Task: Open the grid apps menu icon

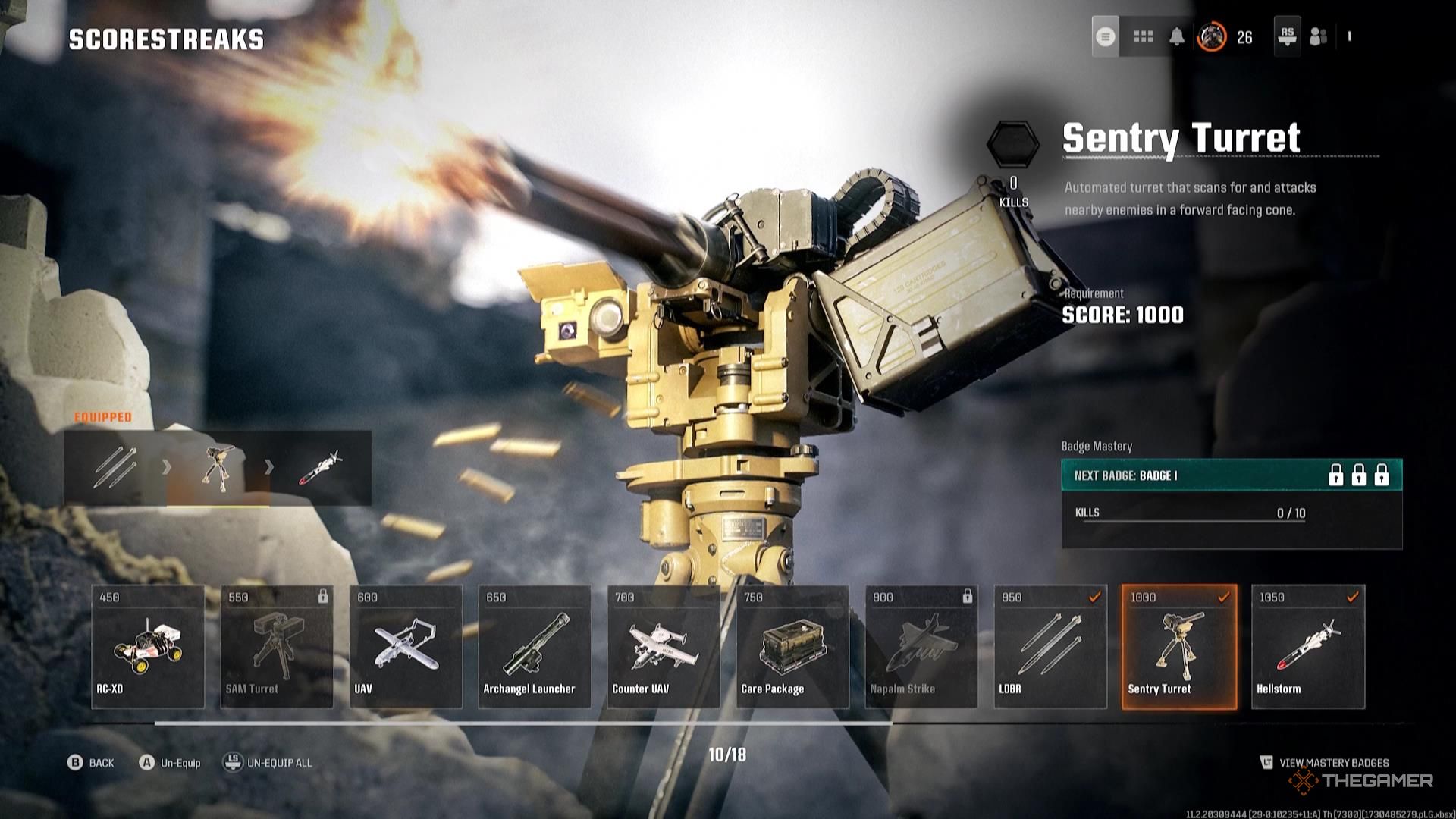Action: pyautogui.click(x=1143, y=36)
